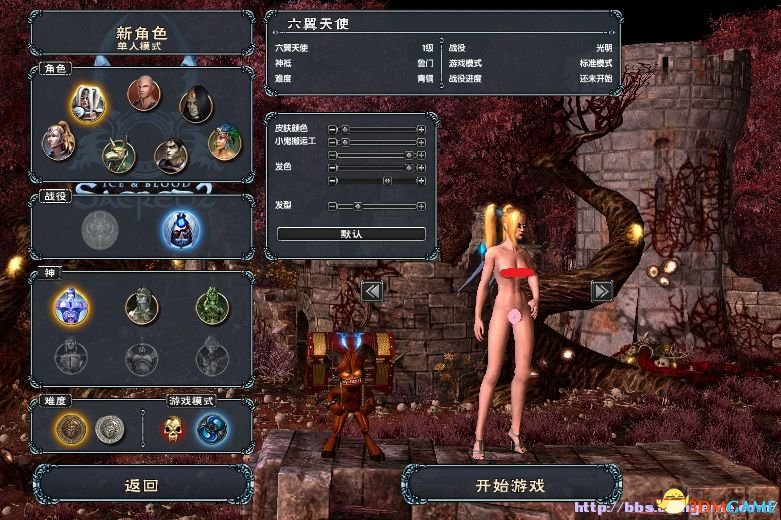The height and width of the screenshot is (520, 781).
Task: Increase 皮肤颜色 with its plus button
Action: (x=421, y=130)
